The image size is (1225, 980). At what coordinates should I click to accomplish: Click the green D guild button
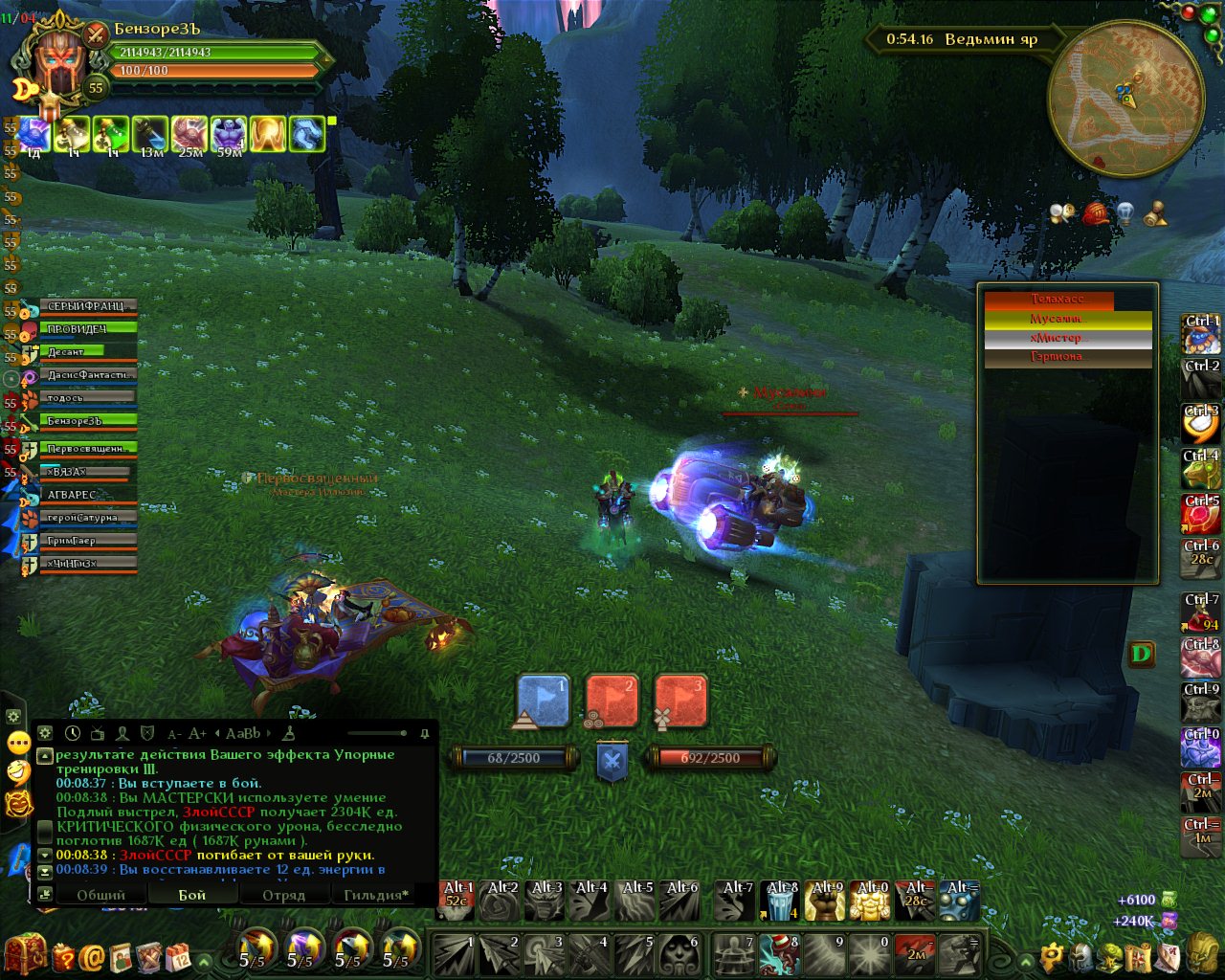[1142, 655]
